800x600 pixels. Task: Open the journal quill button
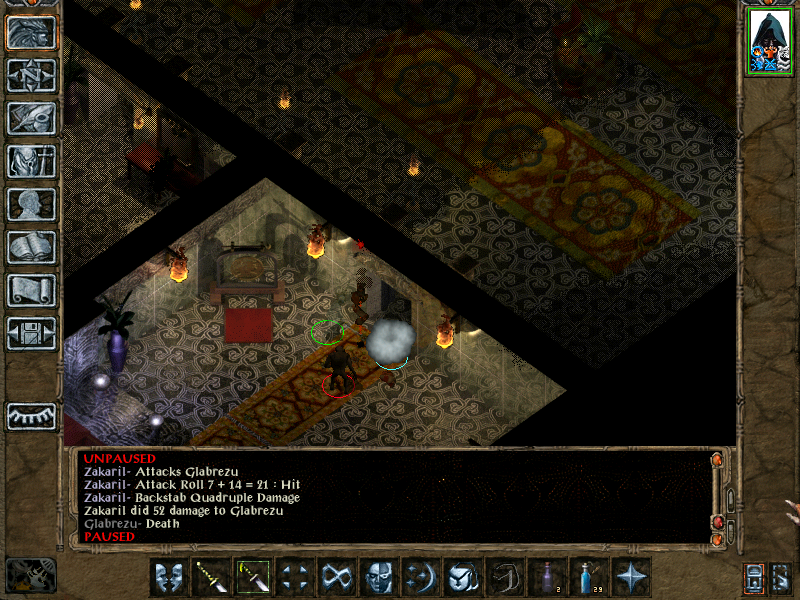pos(31,118)
